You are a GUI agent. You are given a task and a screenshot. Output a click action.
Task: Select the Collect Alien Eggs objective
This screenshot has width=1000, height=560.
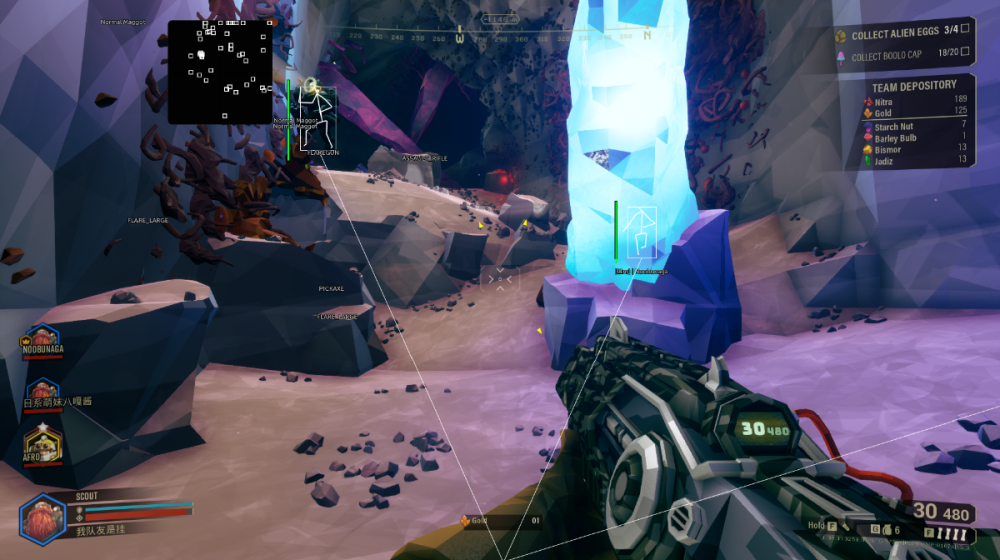pyautogui.click(x=903, y=34)
